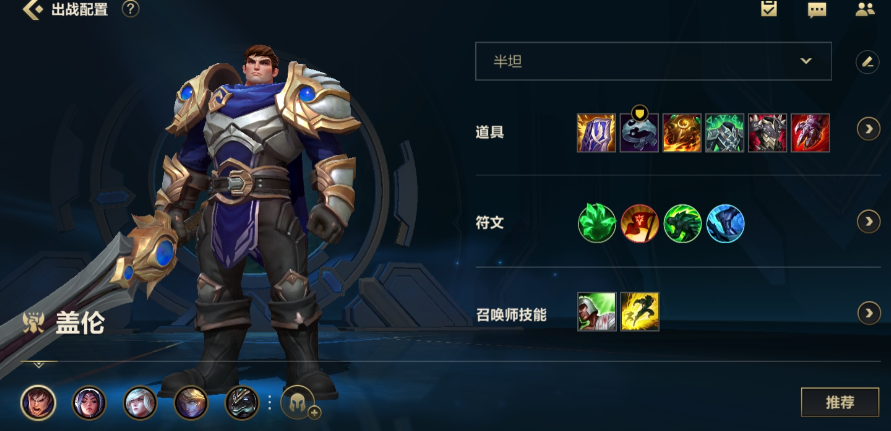Viewport: 891px width, 431px height.
Task: Open the question mark help icon
Action: 130,10
